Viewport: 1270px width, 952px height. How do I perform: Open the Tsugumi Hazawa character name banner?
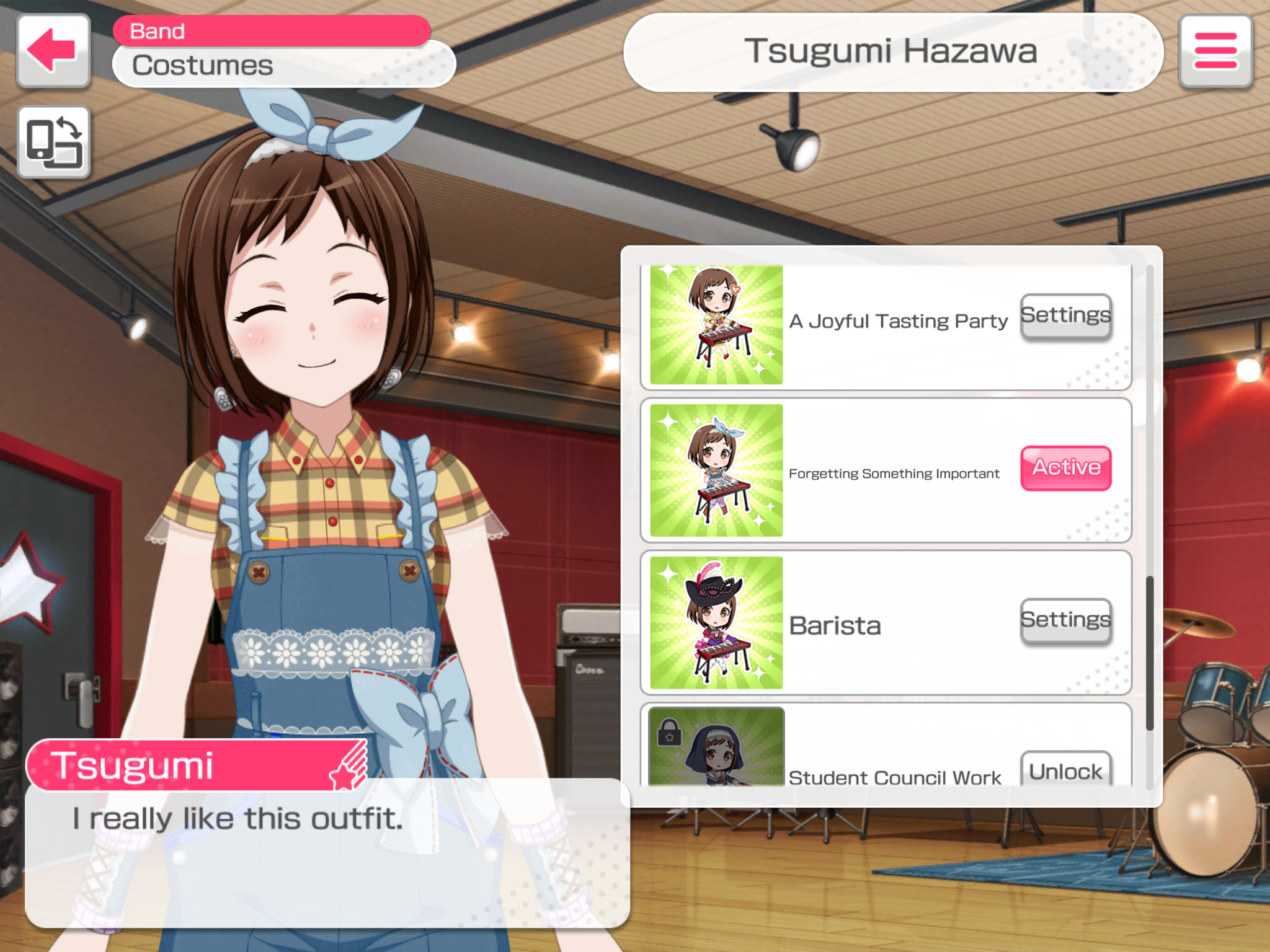pyautogui.click(x=892, y=52)
